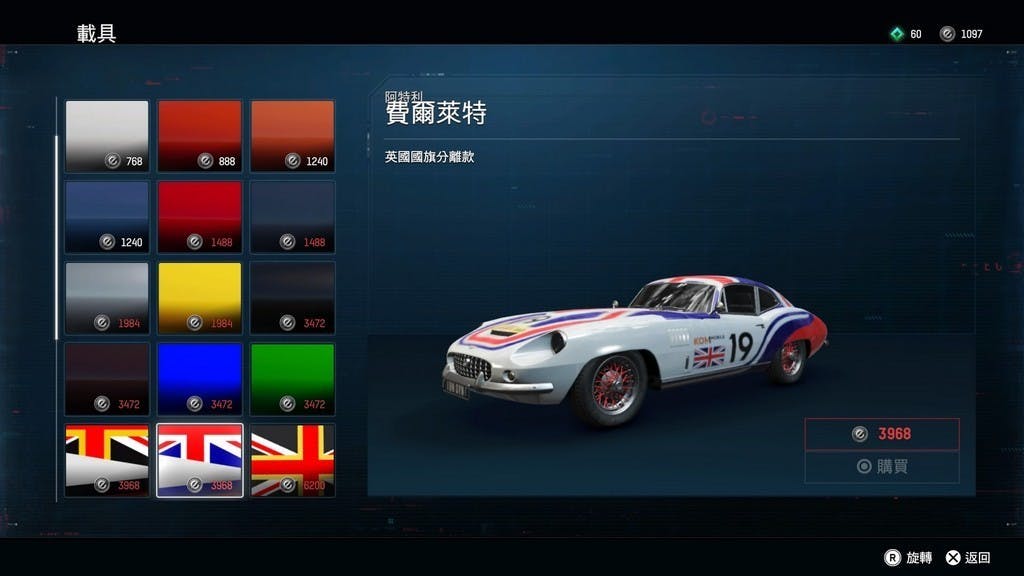Select the dark maroon paint swatch

coord(107,379)
